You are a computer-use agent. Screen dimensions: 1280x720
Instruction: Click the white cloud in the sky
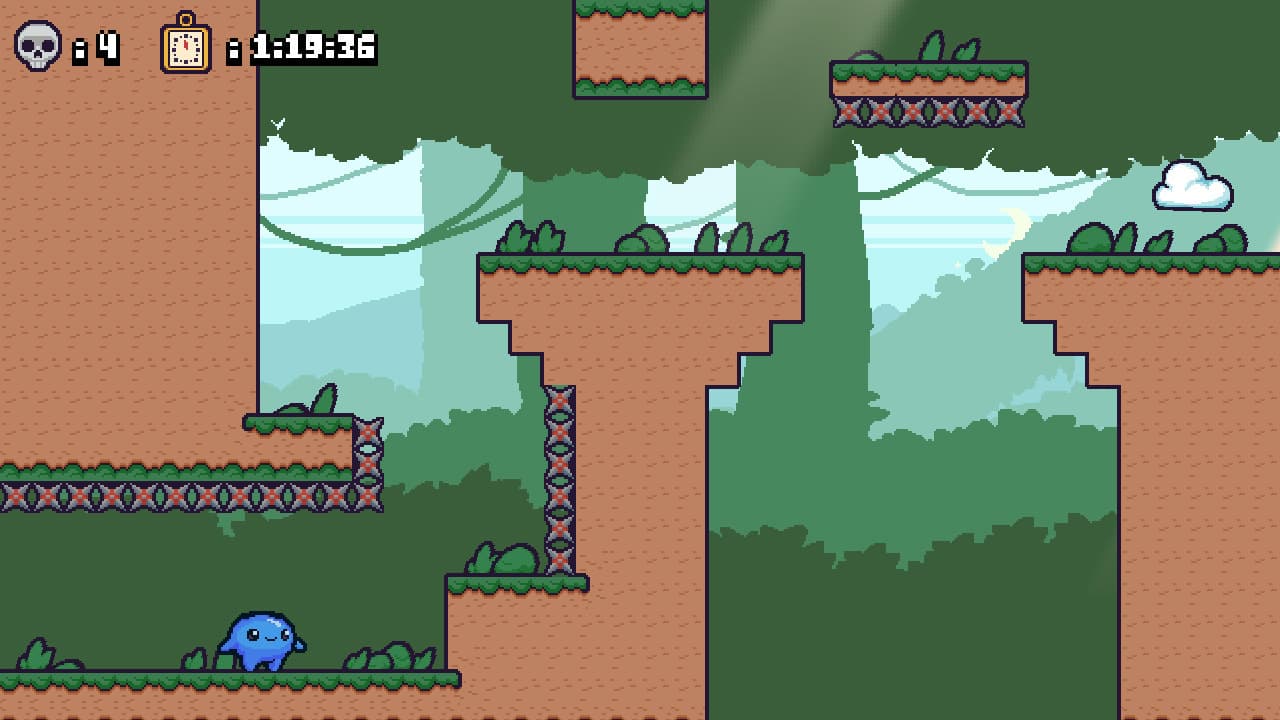click(x=1190, y=186)
